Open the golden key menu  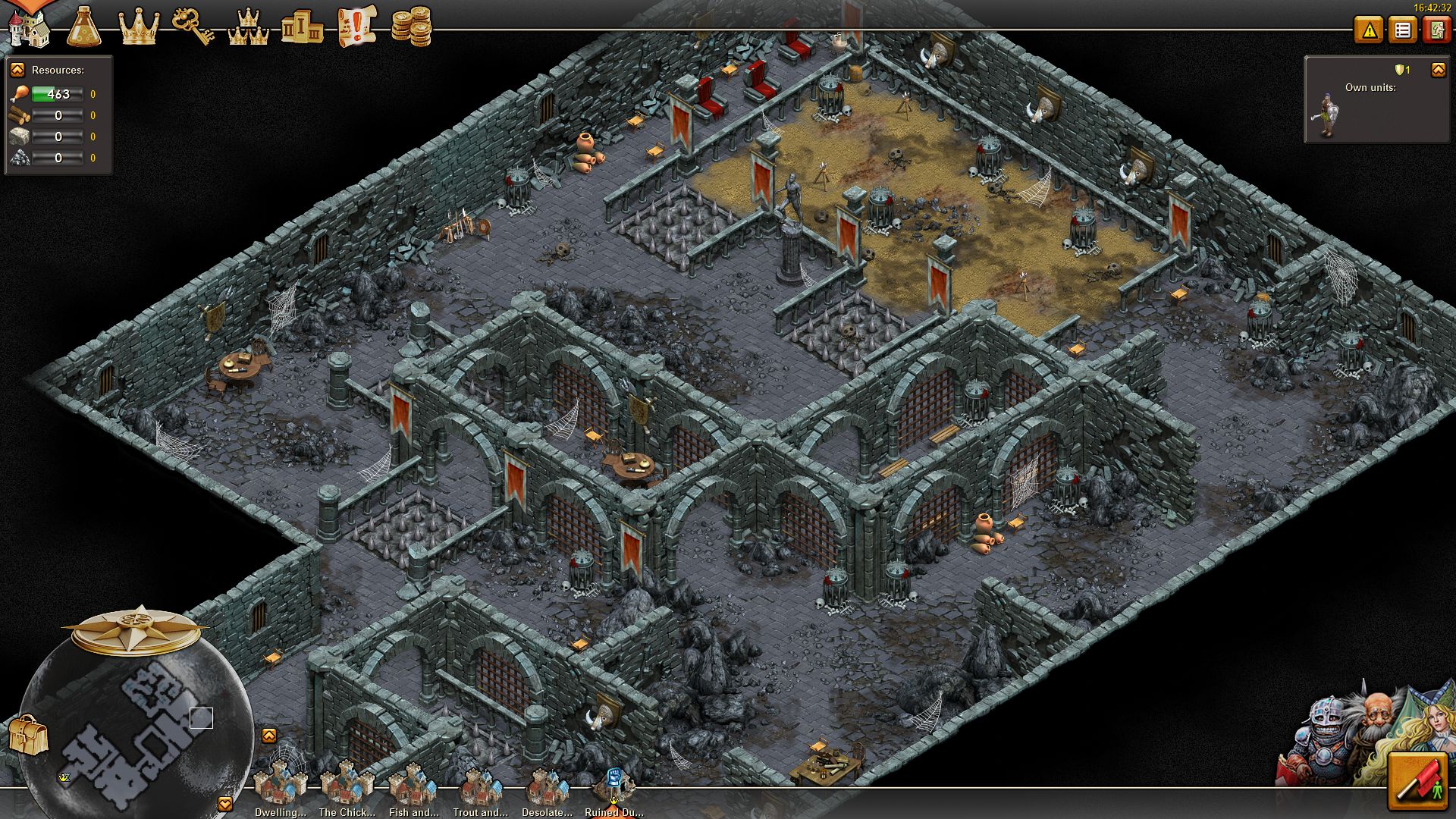point(193,27)
